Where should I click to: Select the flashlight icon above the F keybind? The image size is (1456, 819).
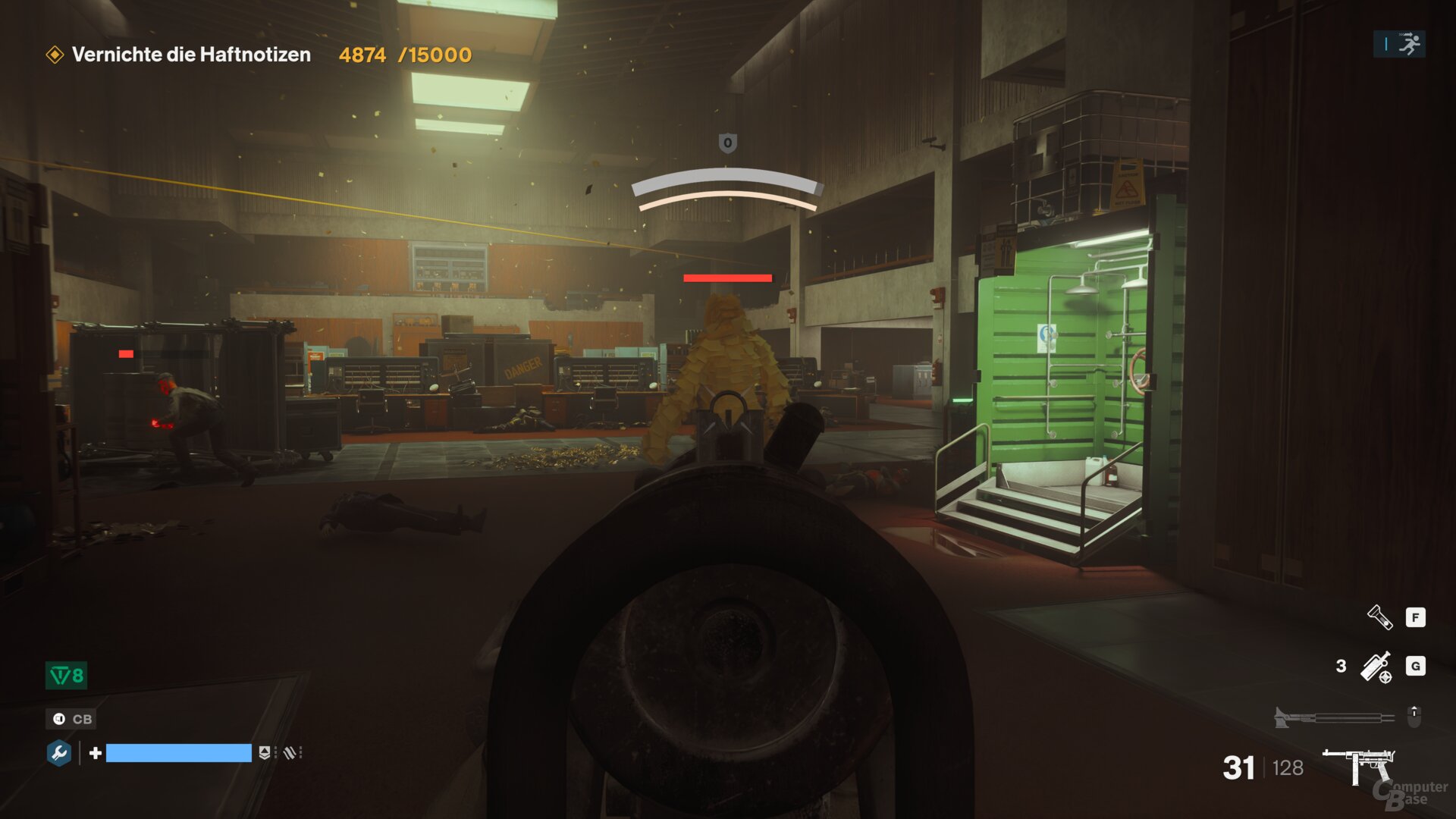(1379, 617)
